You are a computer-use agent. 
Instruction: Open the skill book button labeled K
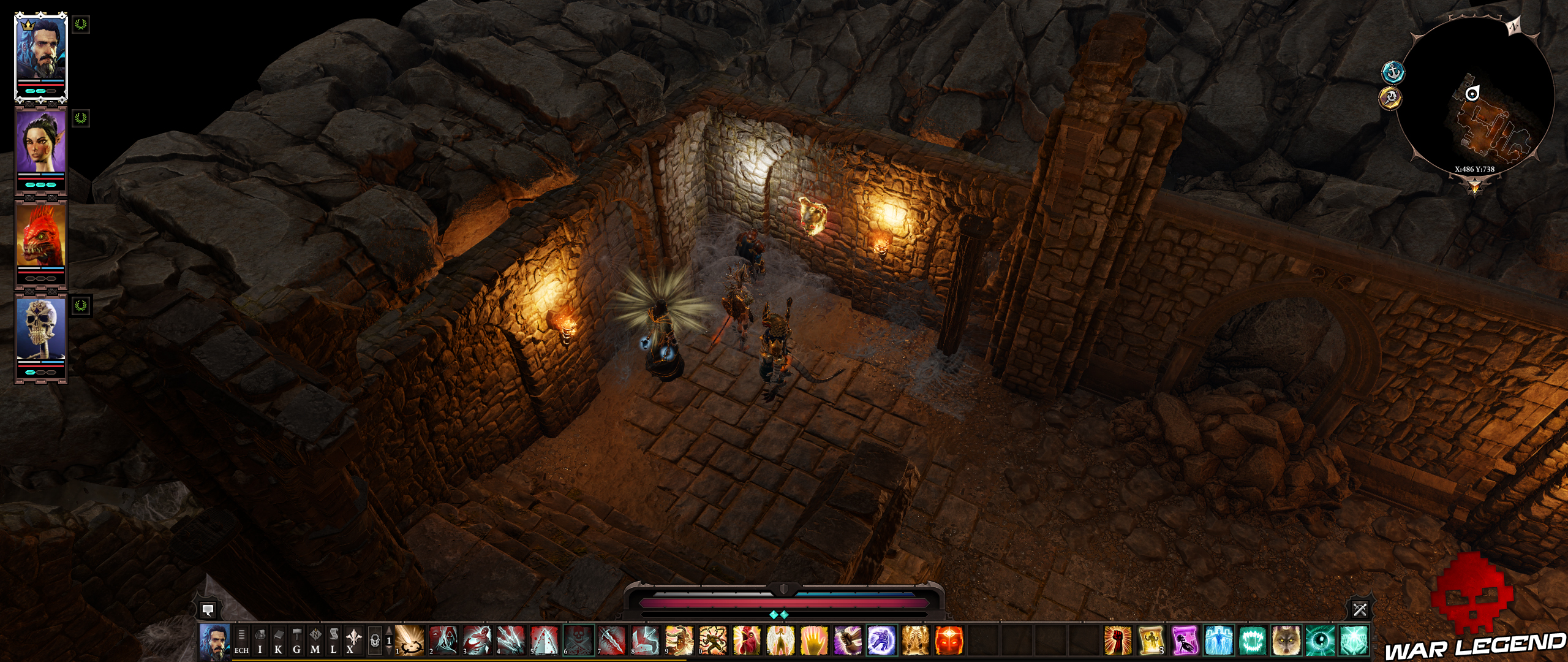(x=279, y=640)
